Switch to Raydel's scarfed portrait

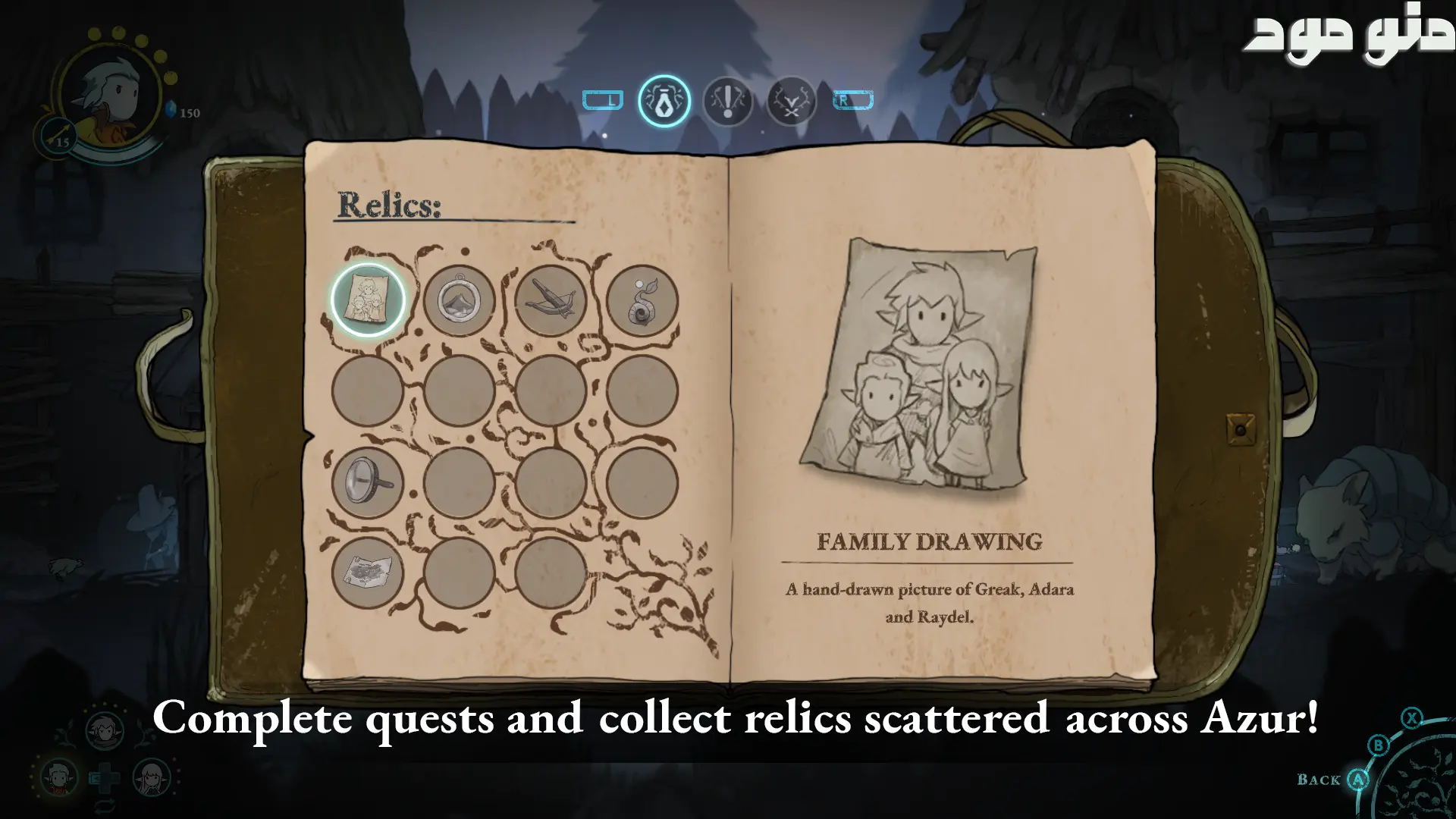point(105,730)
